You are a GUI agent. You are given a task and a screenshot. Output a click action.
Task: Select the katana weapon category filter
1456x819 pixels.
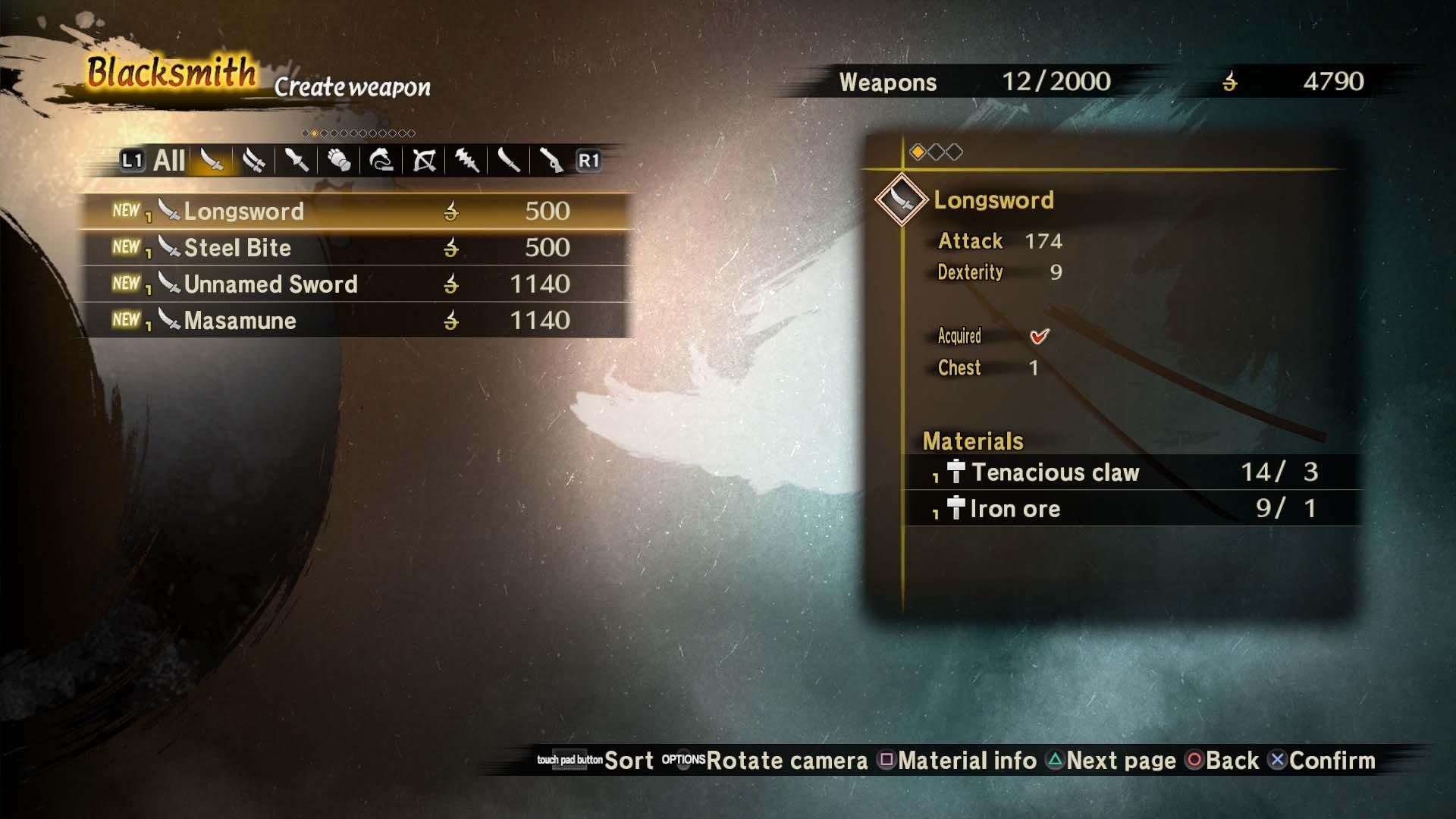211,161
